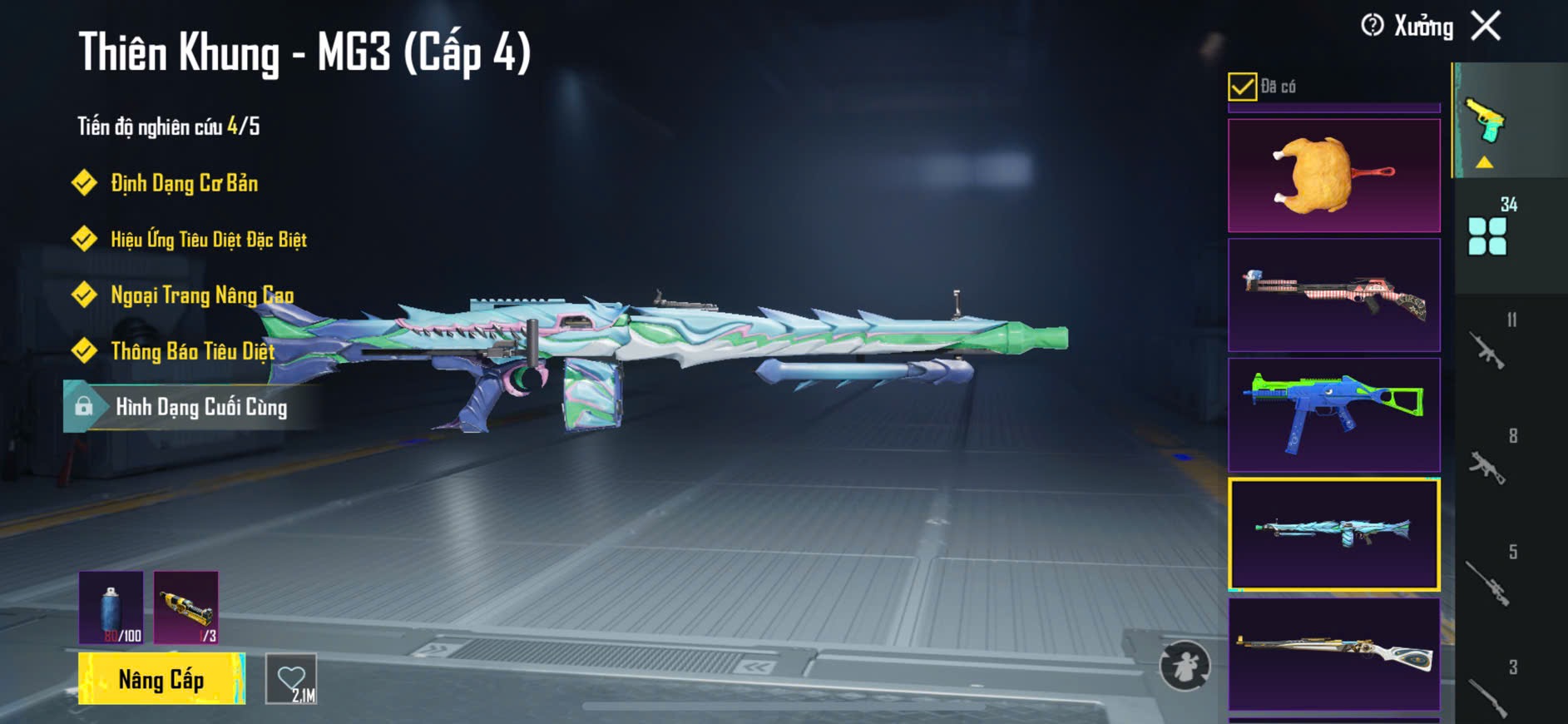Switch to the yellow pistol category tab
The height and width of the screenshot is (724, 1568).
pyautogui.click(x=1487, y=123)
